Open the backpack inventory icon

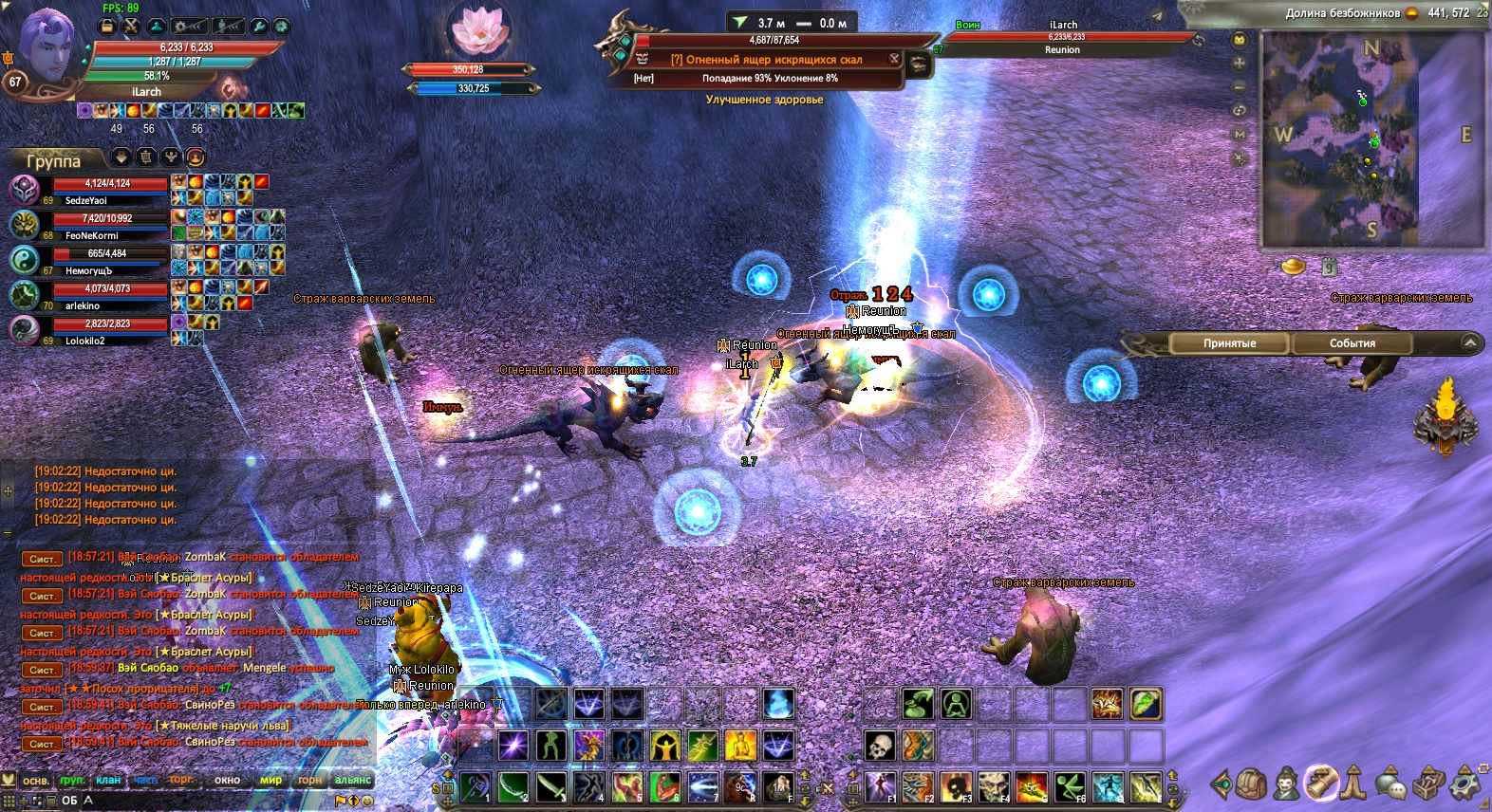coord(1251,784)
